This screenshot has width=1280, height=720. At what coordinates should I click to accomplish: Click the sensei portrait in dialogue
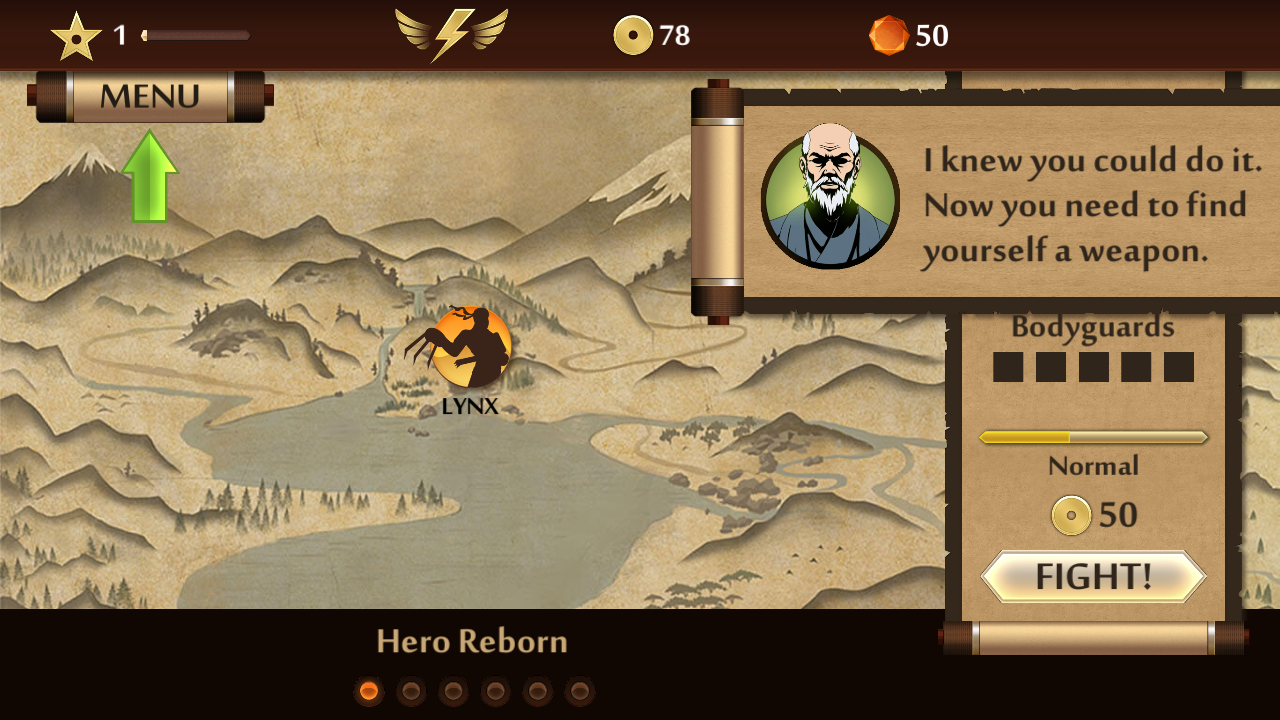[x=830, y=201]
